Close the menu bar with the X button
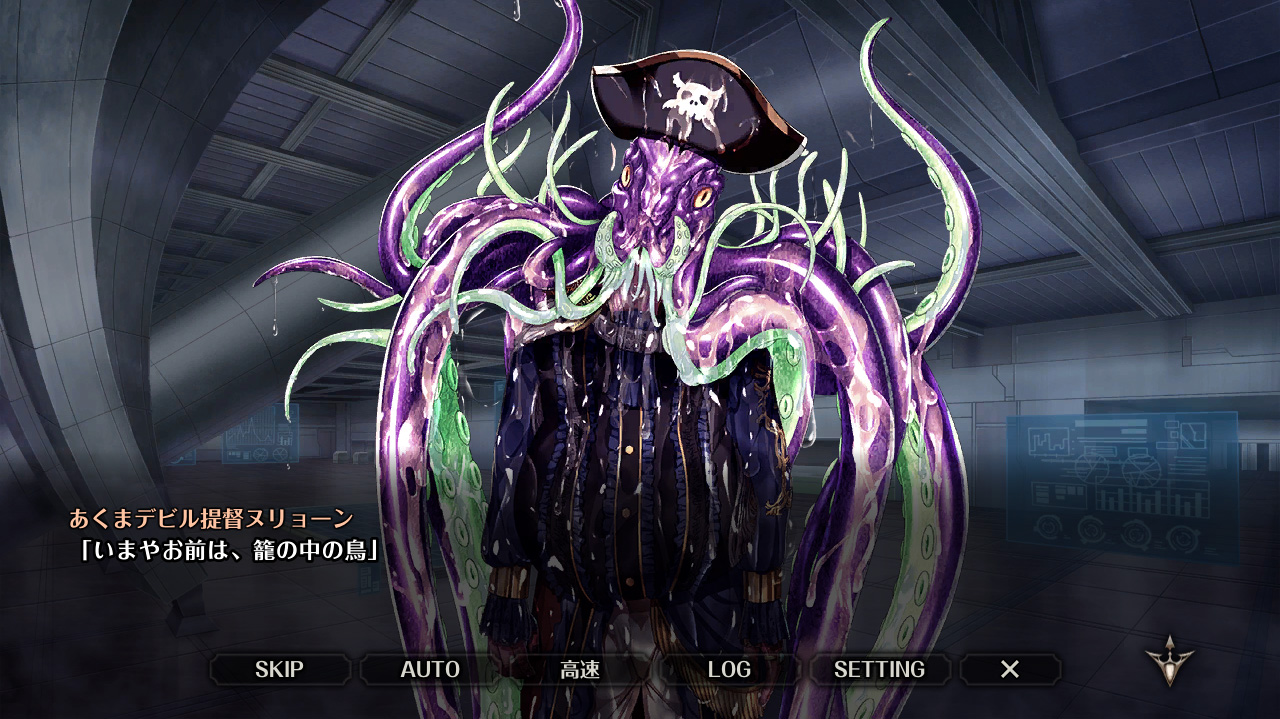The height and width of the screenshot is (719, 1280). [1010, 669]
